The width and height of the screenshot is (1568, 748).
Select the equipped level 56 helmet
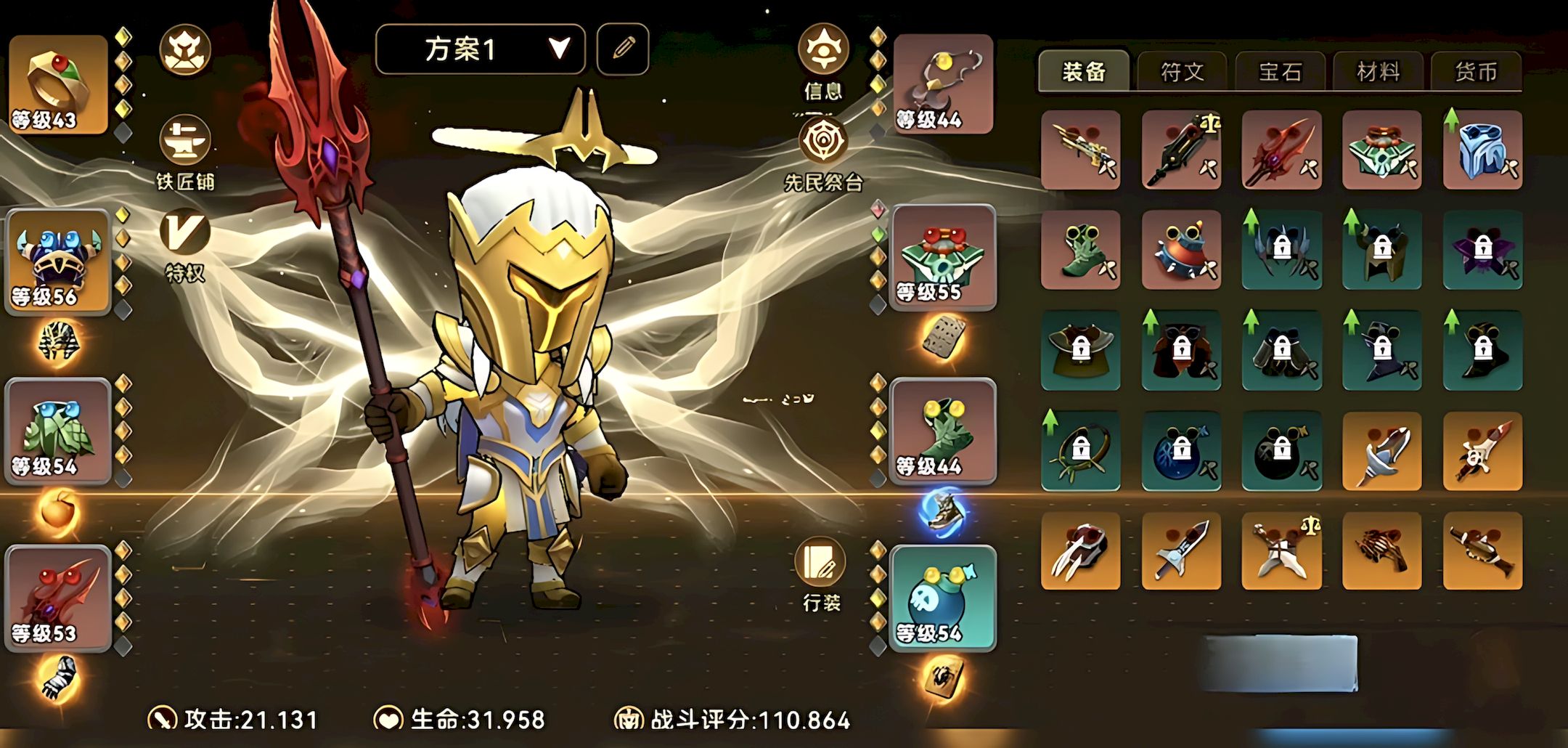pyautogui.click(x=58, y=261)
